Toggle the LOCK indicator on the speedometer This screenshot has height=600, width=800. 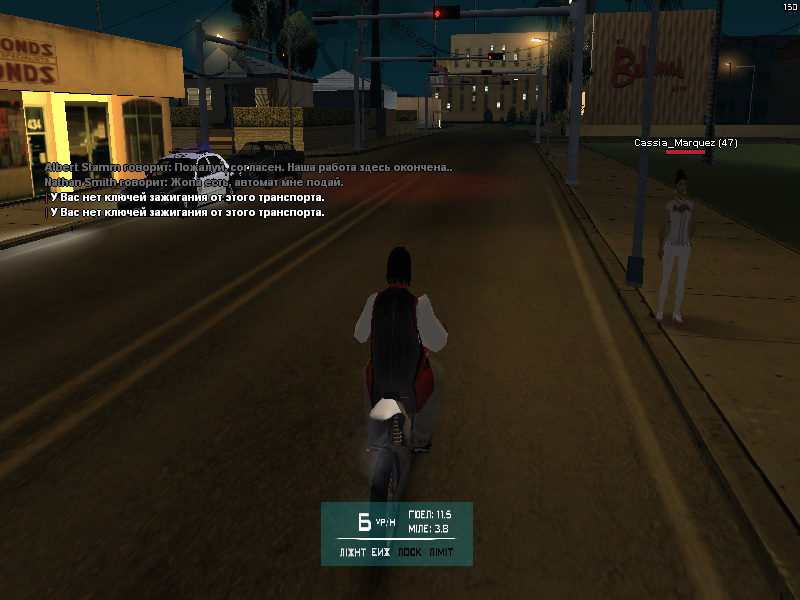point(410,552)
